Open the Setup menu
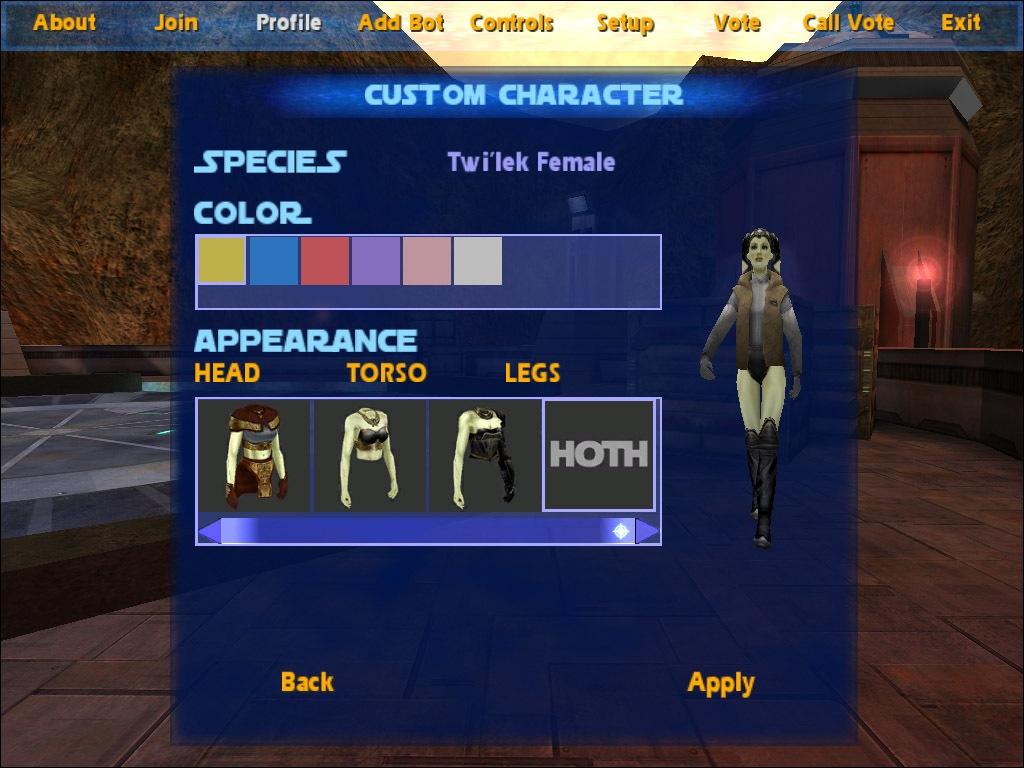The image size is (1024, 768). point(625,22)
